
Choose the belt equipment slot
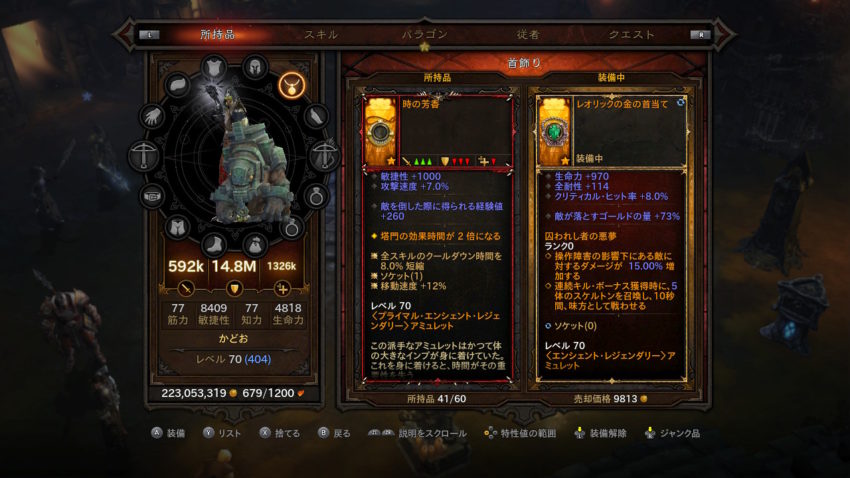153,196
